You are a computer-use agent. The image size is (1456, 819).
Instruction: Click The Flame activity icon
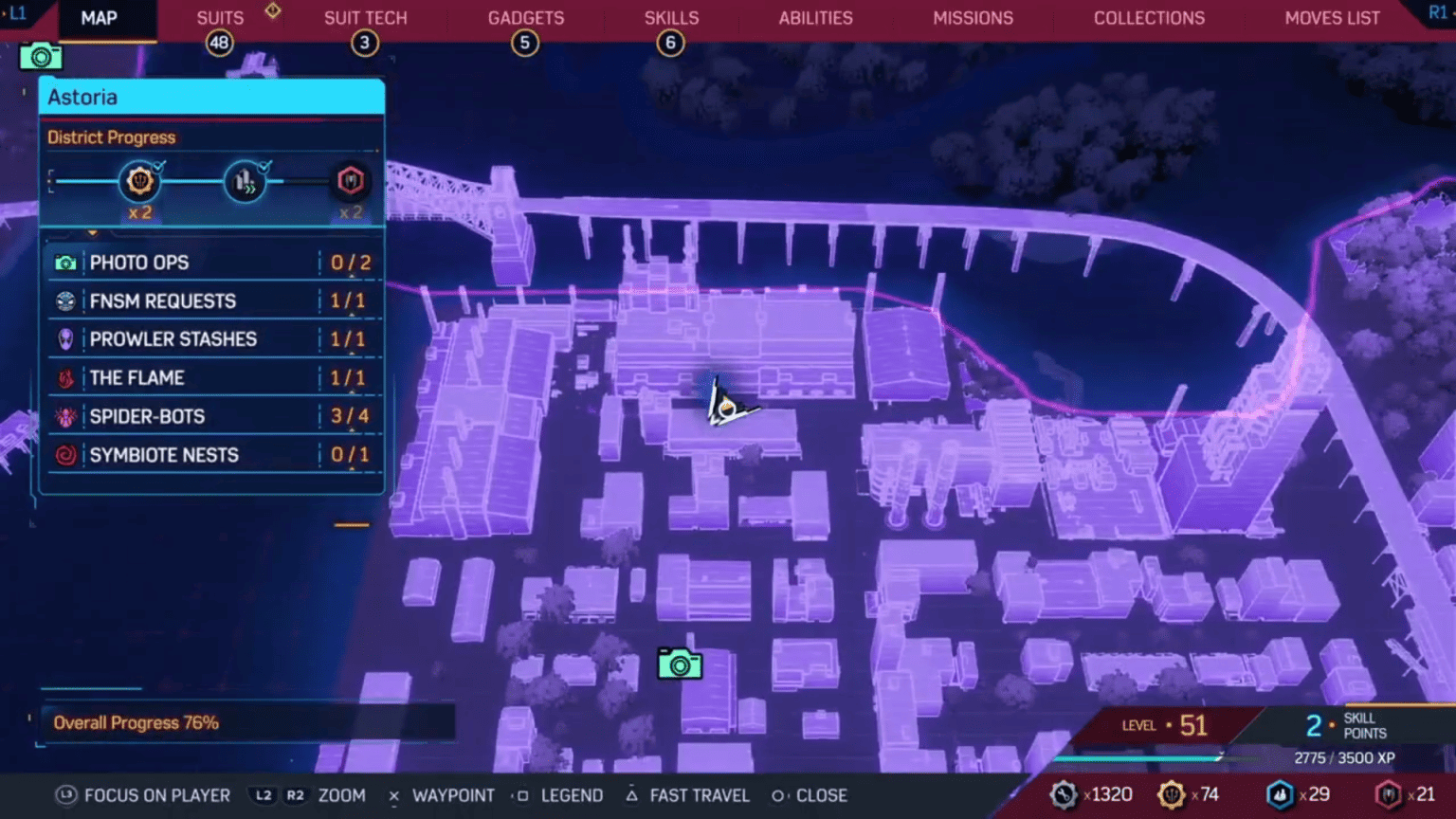click(64, 377)
